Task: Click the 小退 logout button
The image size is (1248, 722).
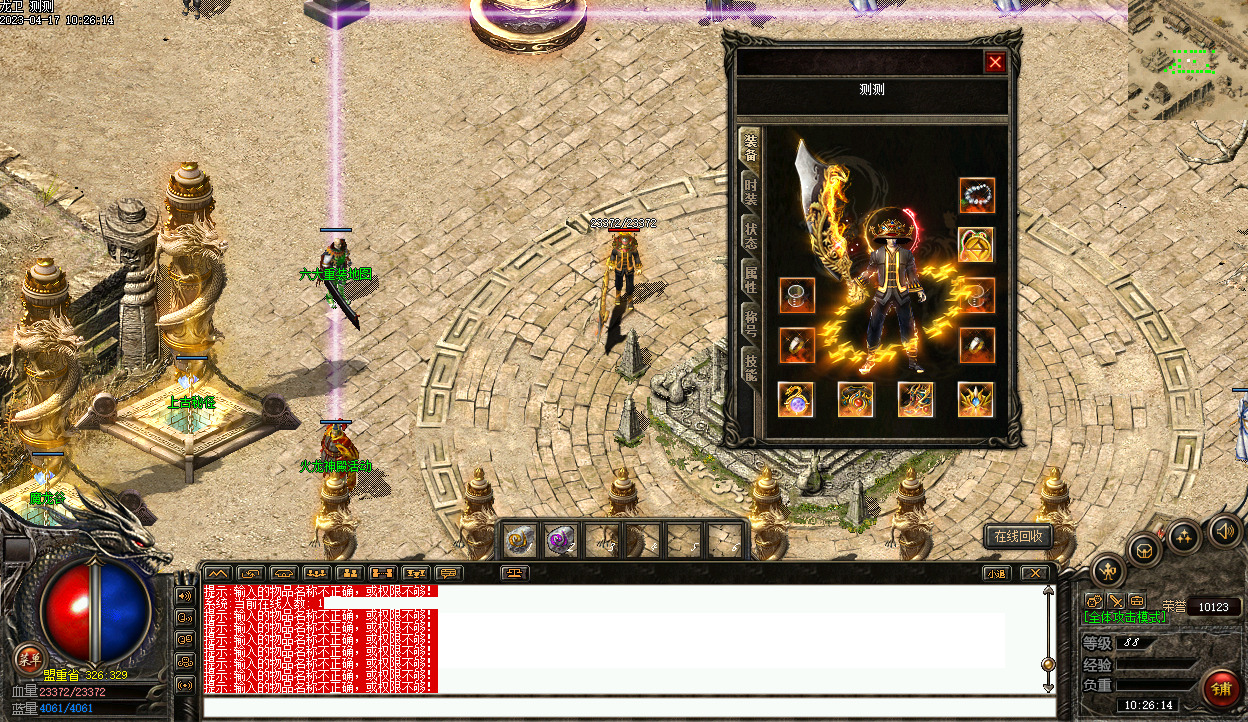Action: (x=996, y=573)
